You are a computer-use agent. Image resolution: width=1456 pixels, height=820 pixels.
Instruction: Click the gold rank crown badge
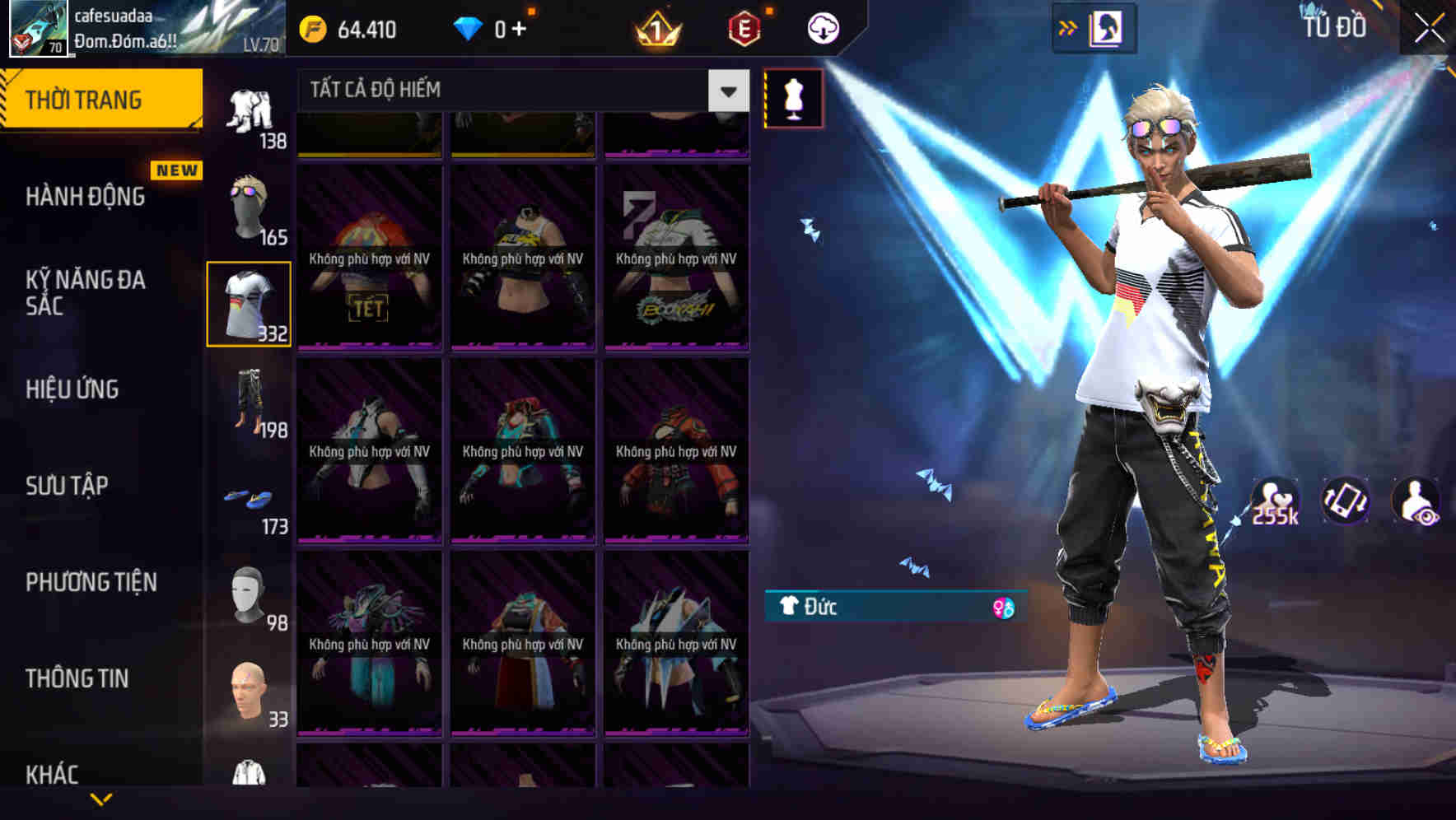pyautogui.click(x=655, y=27)
